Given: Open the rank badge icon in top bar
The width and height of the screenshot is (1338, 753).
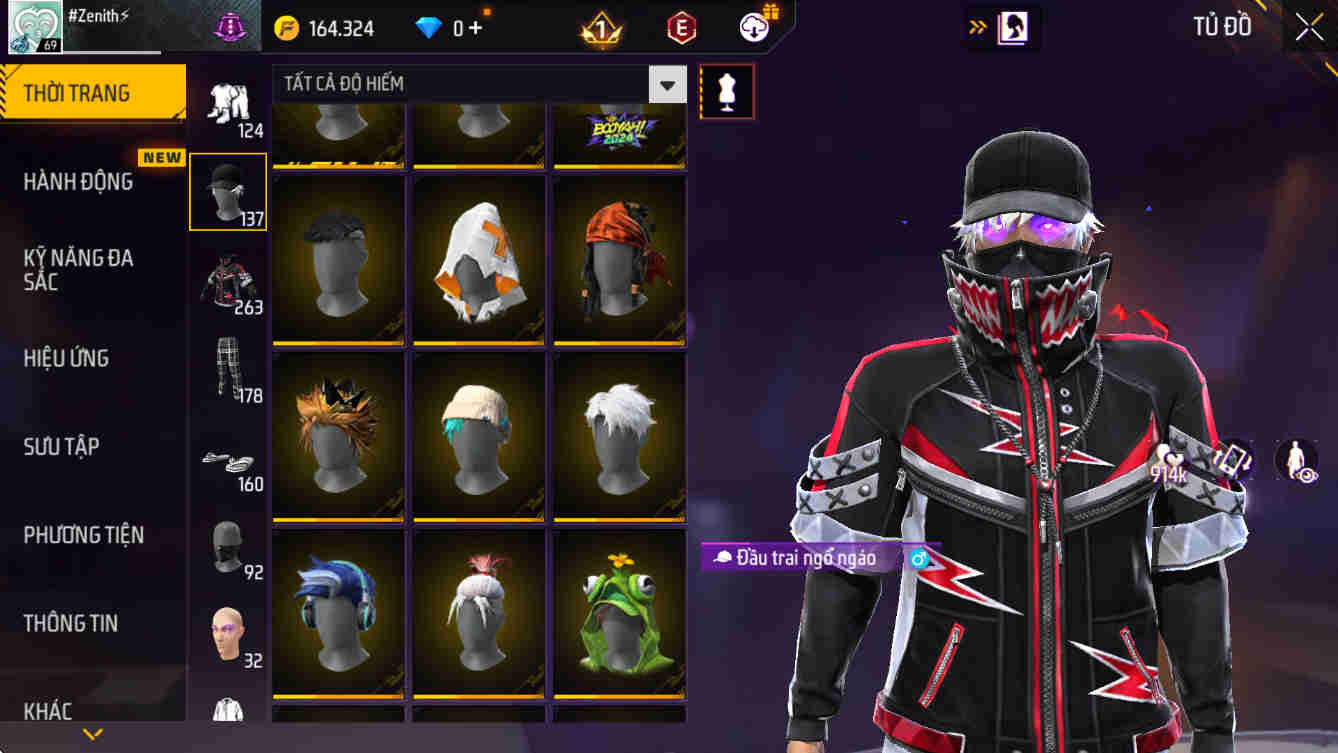Looking at the screenshot, I should 601,28.
